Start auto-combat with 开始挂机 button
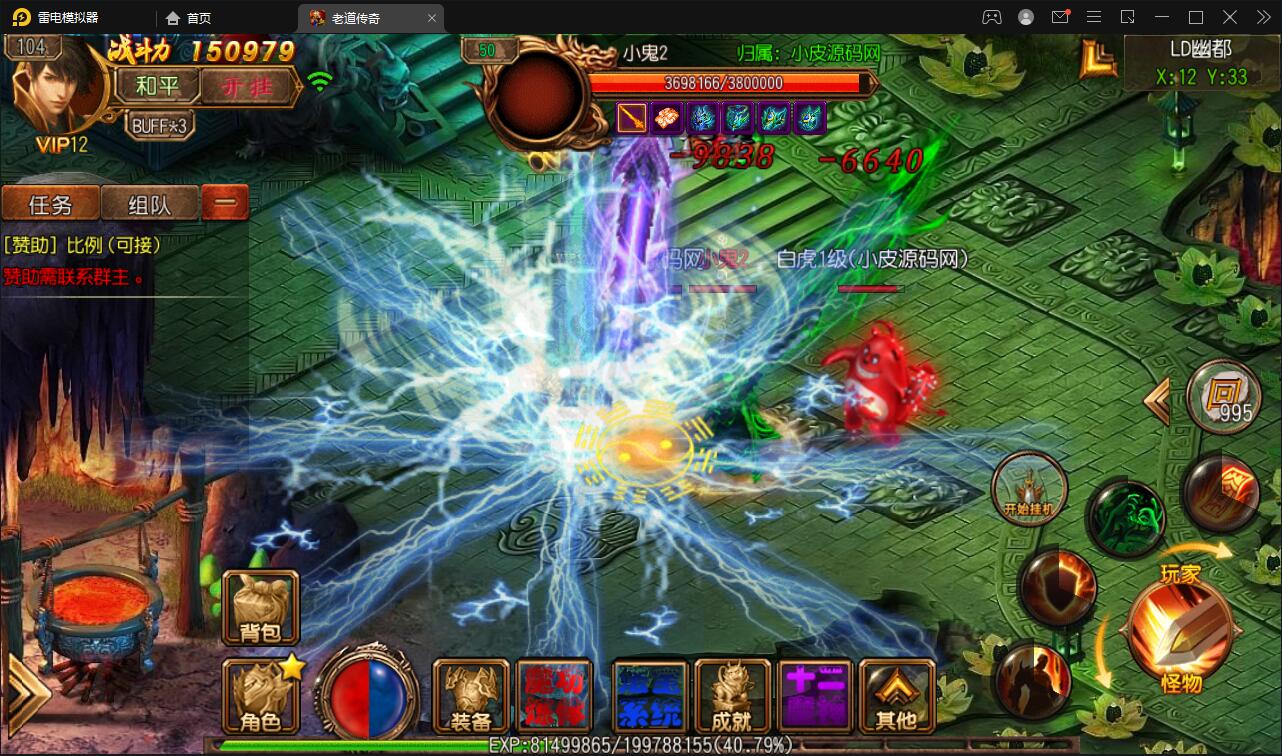Viewport: 1282px width, 756px height. tap(1029, 489)
